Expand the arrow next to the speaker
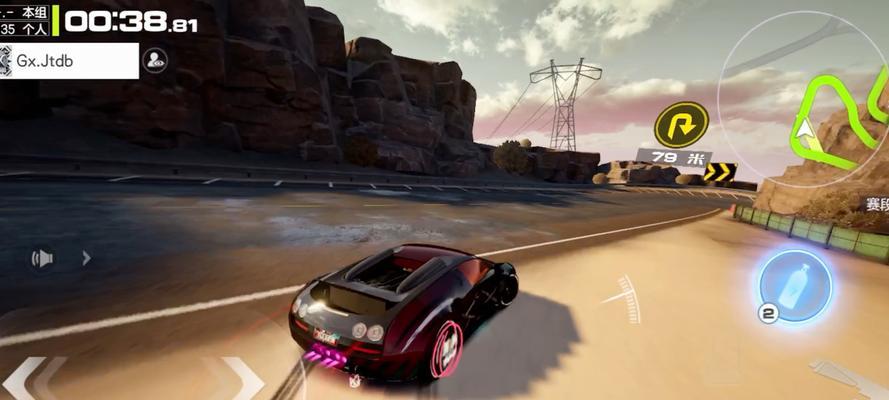The image size is (889, 400). coord(86,259)
